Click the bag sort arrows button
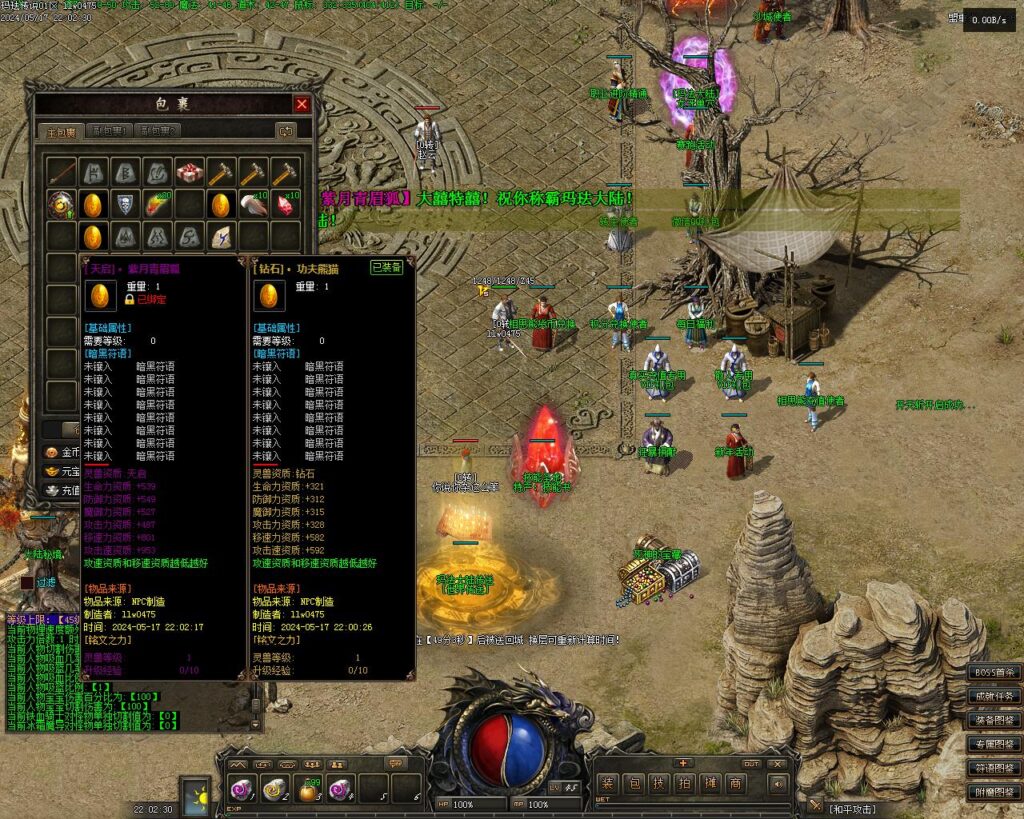Viewport: 1024px width, 819px height. [x=286, y=131]
